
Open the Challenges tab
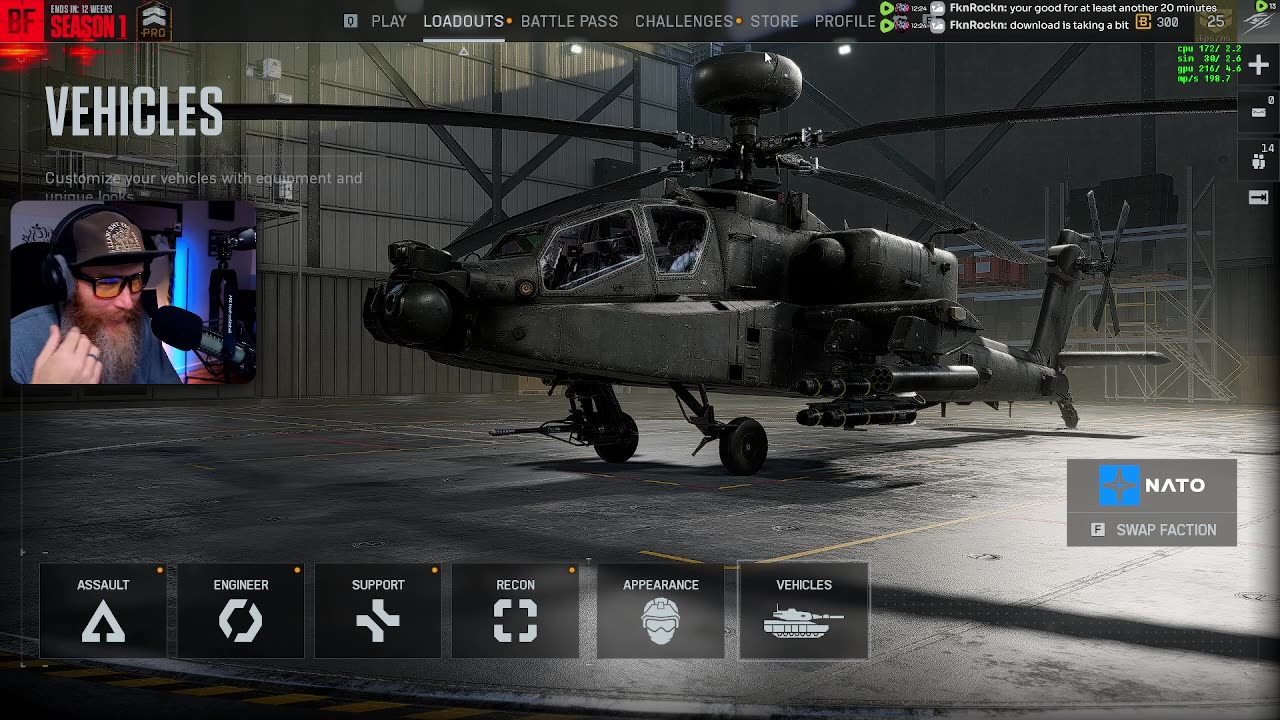(684, 21)
